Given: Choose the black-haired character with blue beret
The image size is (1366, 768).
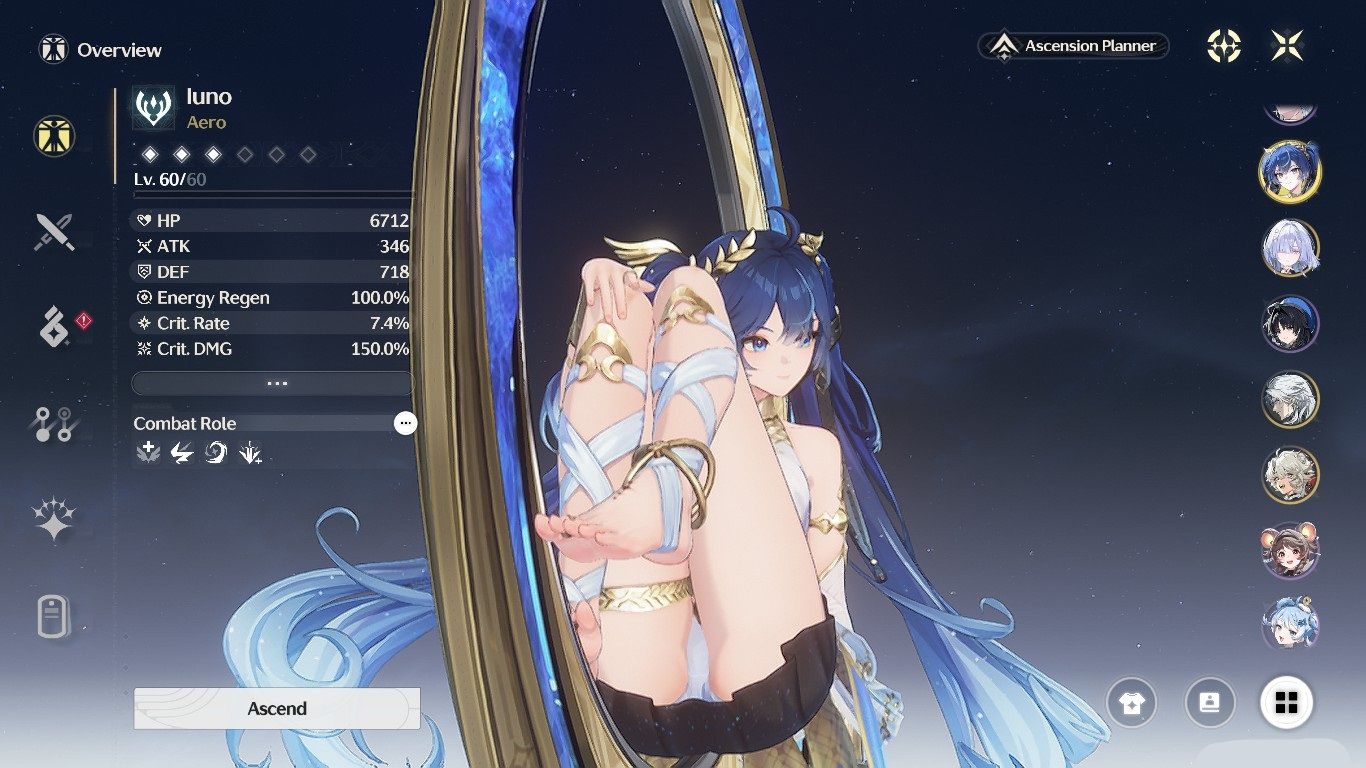Looking at the screenshot, I should (1290, 324).
